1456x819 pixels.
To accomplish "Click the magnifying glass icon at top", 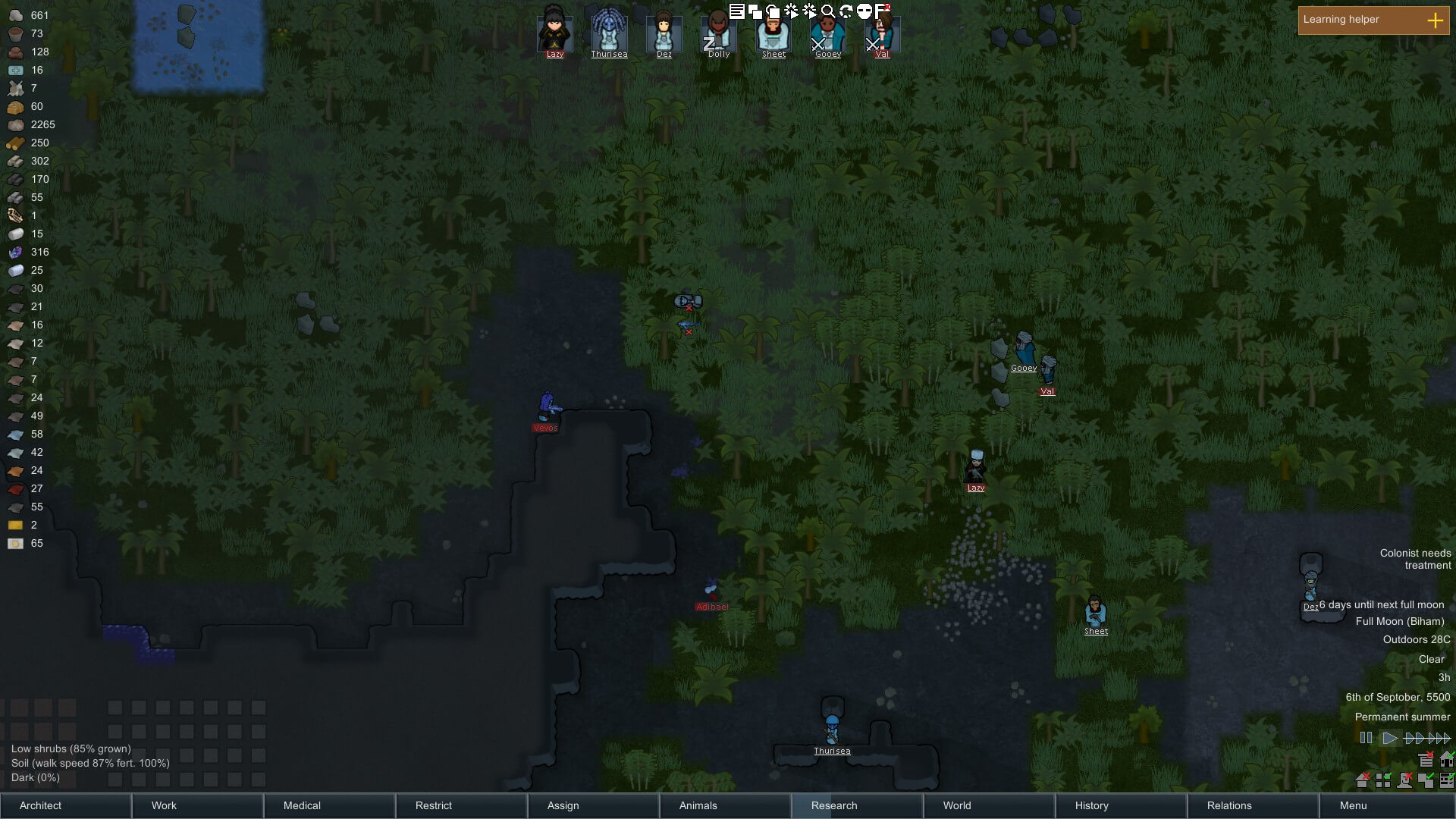I will 828,11.
